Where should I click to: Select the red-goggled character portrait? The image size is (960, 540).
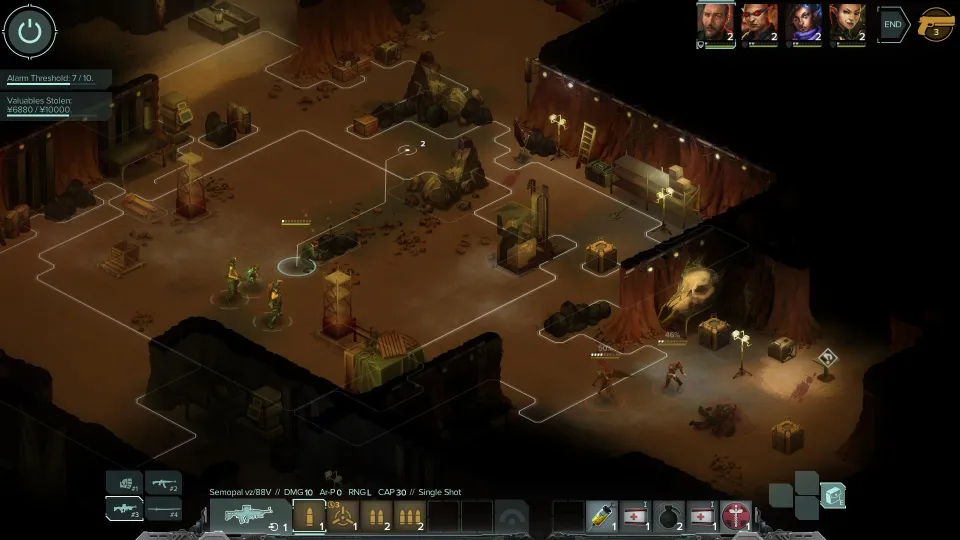click(x=759, y=23)
